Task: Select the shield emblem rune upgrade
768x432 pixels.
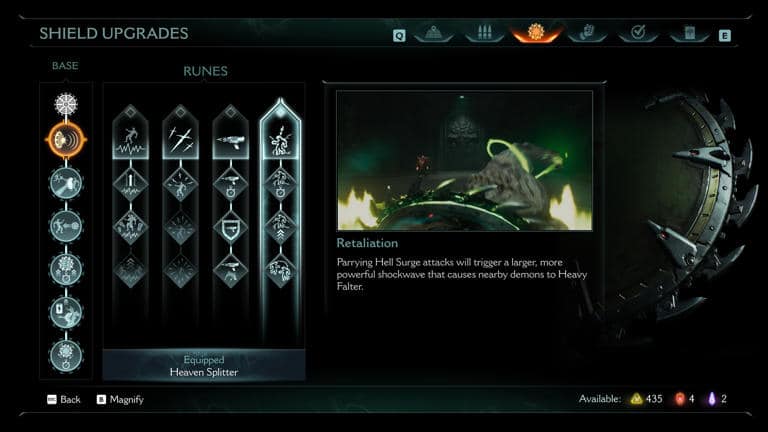Action: point(231,227)
